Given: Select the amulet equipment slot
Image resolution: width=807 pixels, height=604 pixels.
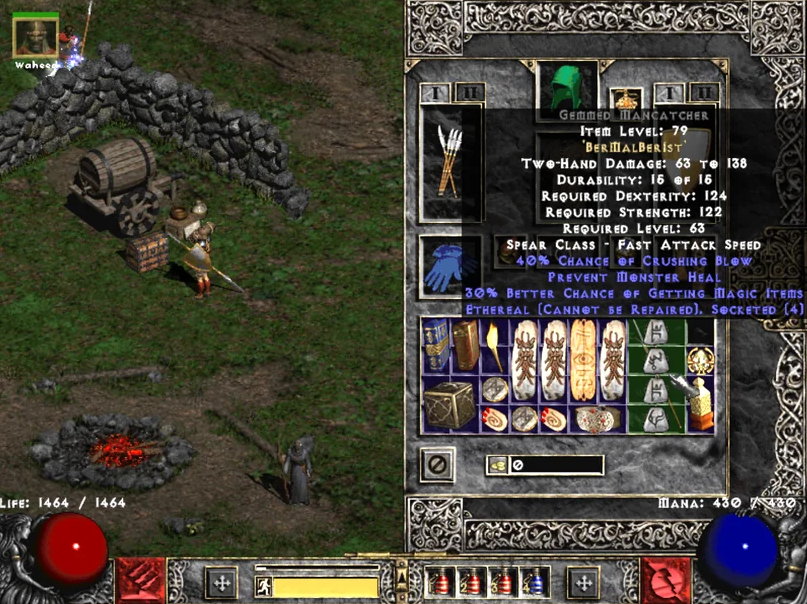Looking at the screenshot, I should pyautogui.click(x=627, y=98).
